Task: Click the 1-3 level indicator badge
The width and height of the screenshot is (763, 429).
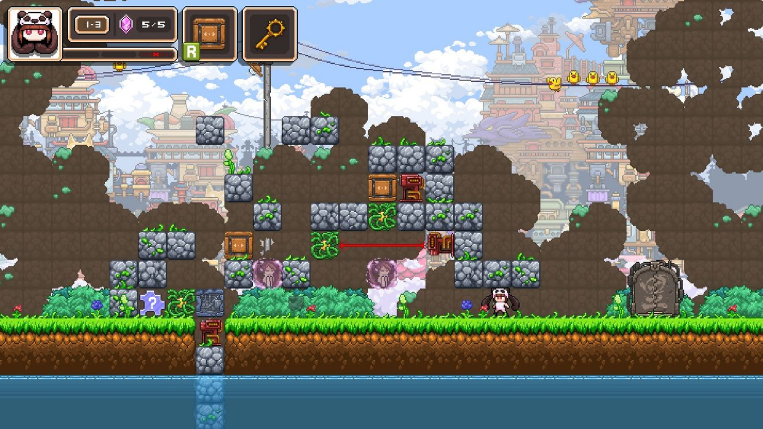Action: [93, 24]
